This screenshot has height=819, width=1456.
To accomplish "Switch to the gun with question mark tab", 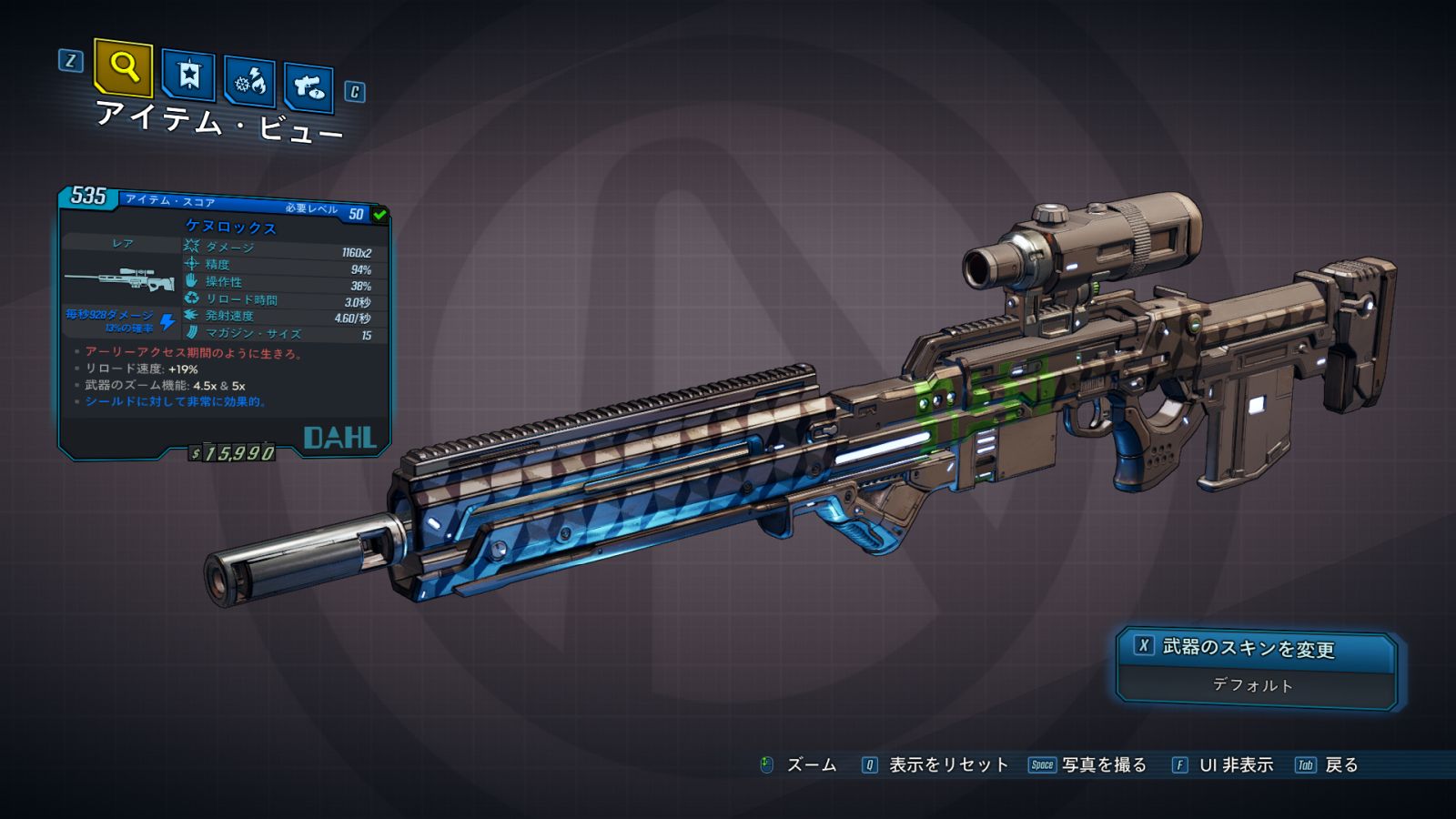I will 309,87.
